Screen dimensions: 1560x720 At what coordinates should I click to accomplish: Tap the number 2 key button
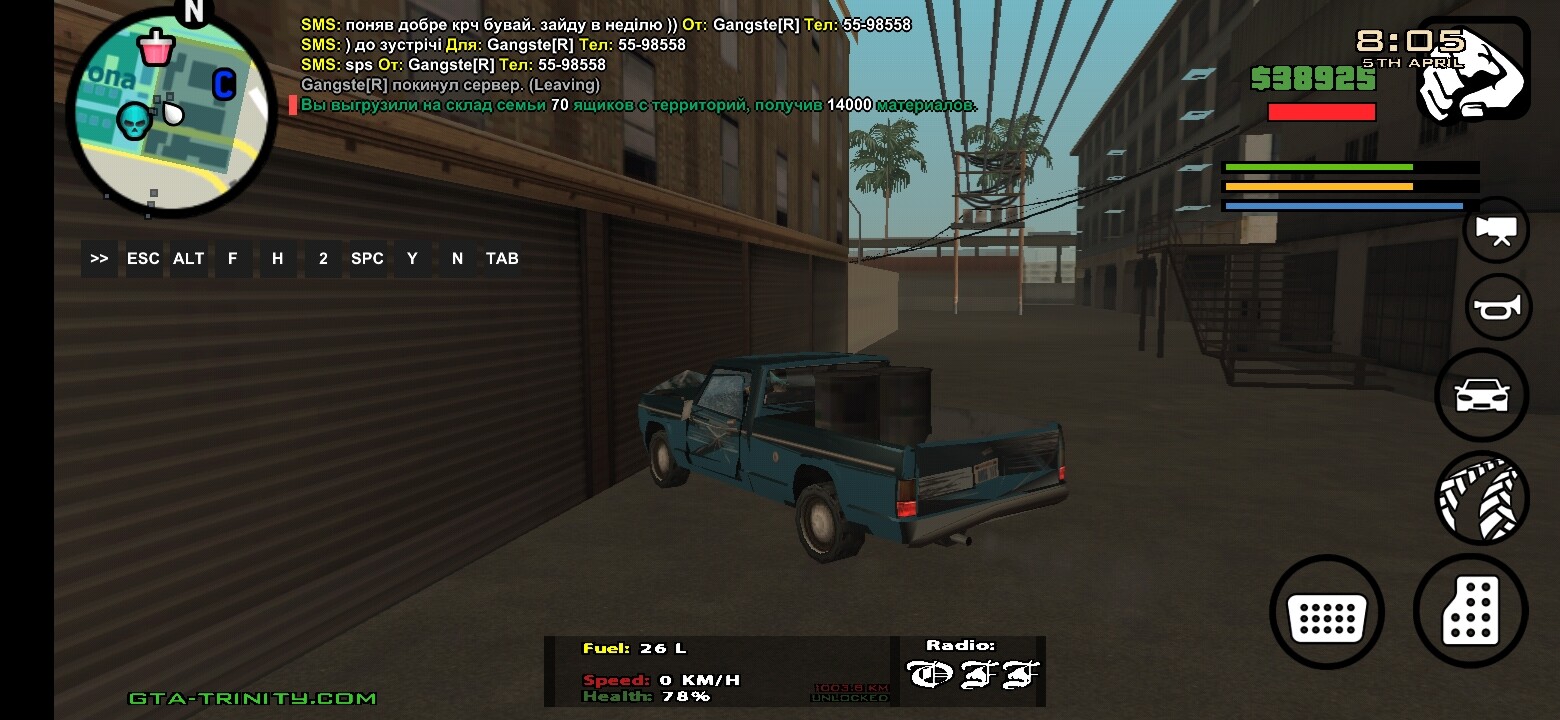(323, 258)
